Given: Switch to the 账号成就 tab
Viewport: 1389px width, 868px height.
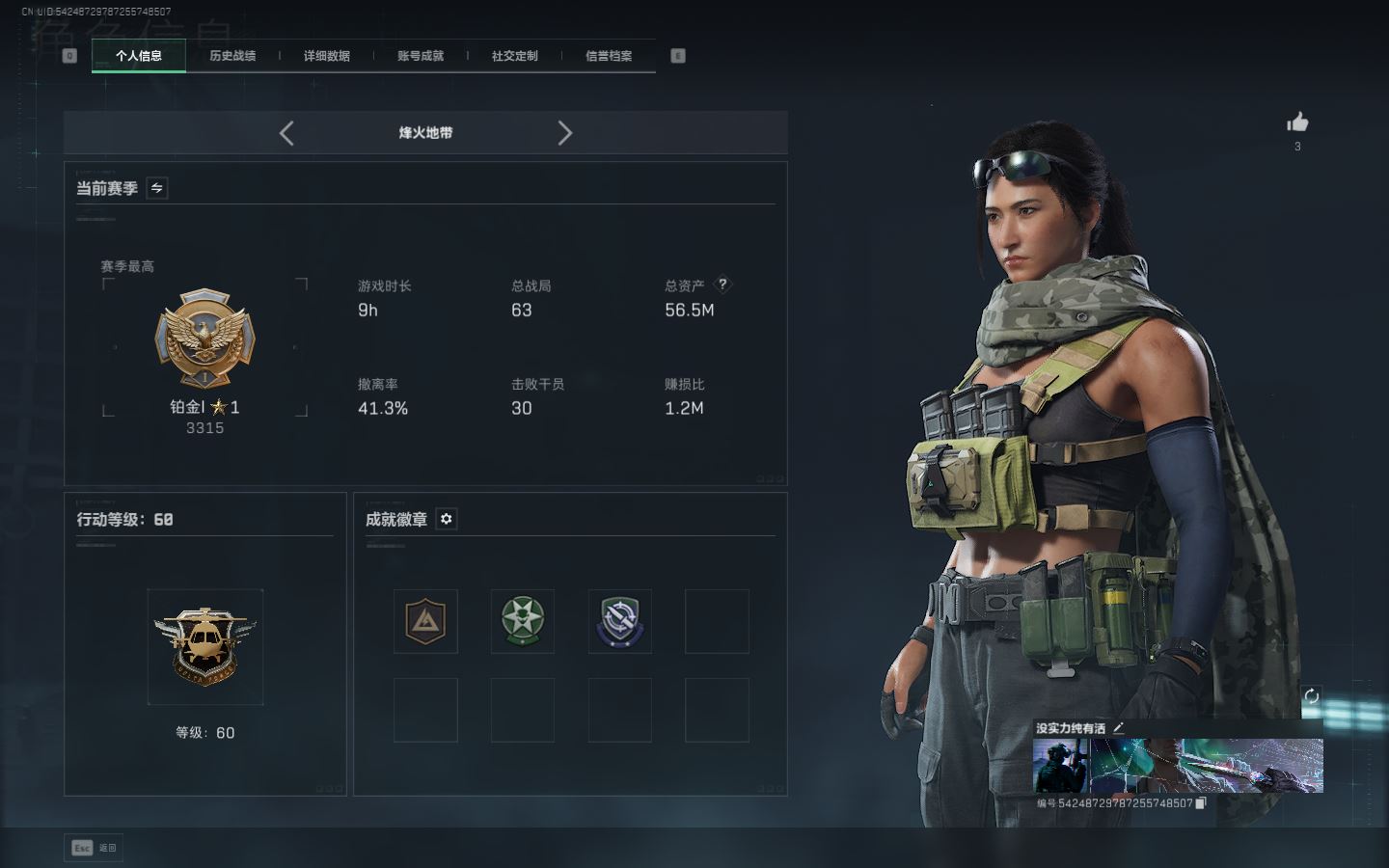Looking at the screenshot, I should coord(421,56).
